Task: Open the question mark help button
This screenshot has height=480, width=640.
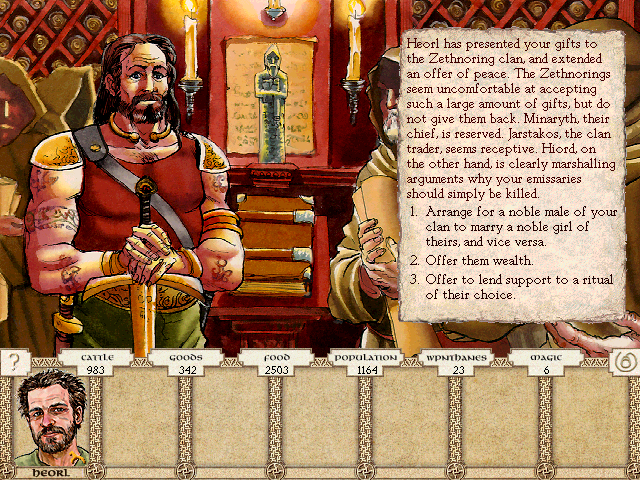Action: click(14, 360)
